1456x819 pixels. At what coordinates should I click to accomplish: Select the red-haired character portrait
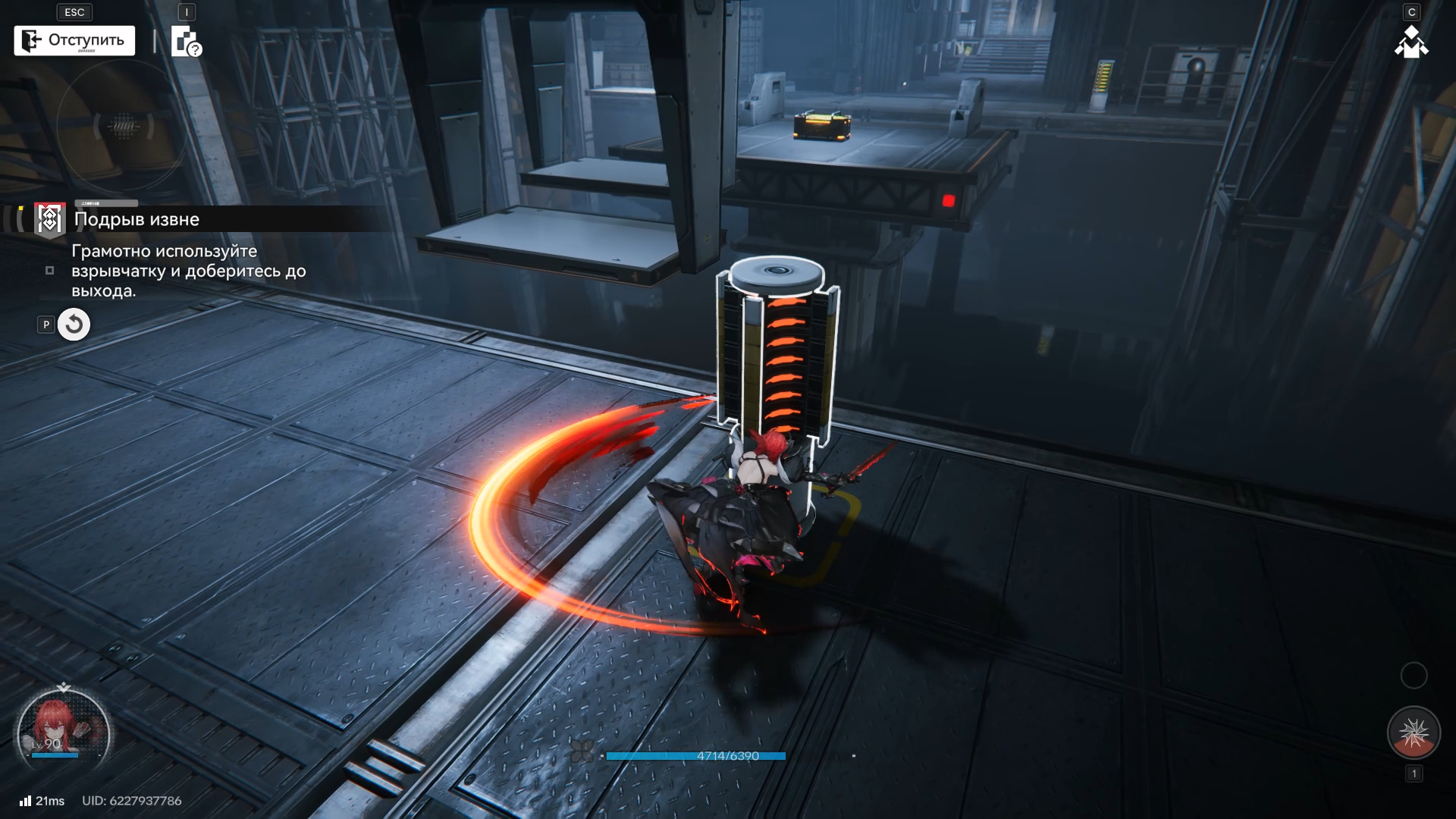click(x=63, y=733)
